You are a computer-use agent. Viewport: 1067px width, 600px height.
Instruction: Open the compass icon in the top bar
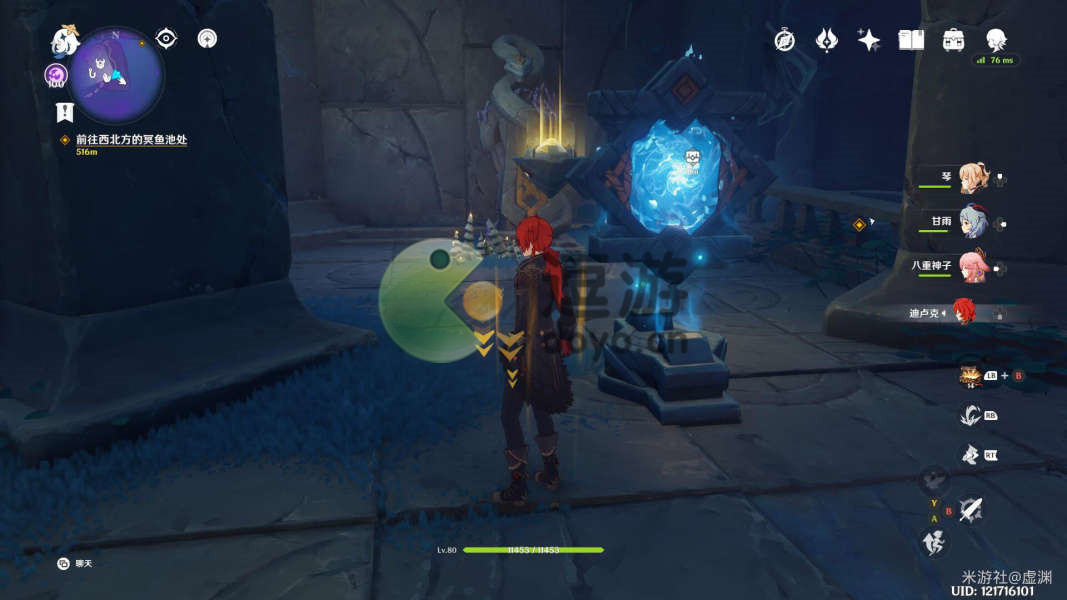(x=785, y=40)
